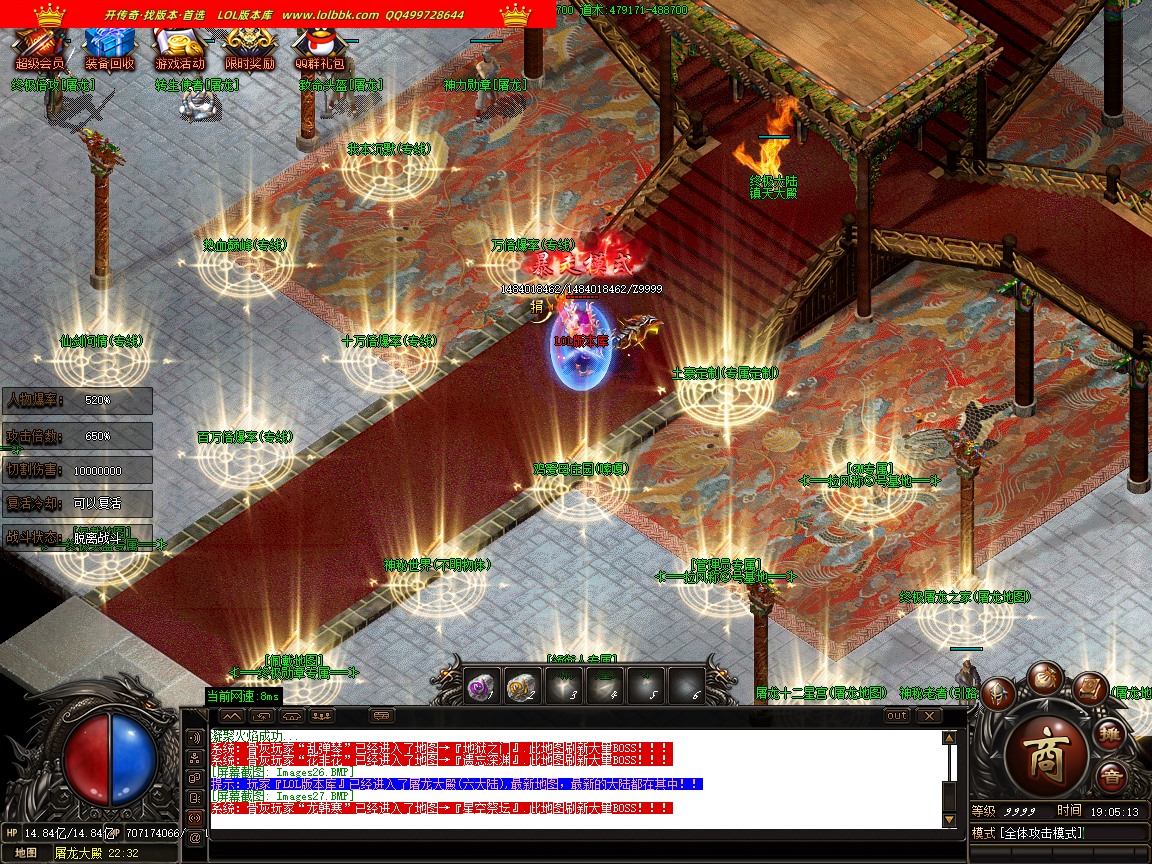Use the purple spiral stone in hotbar slot 1

(x=482, y=685)
